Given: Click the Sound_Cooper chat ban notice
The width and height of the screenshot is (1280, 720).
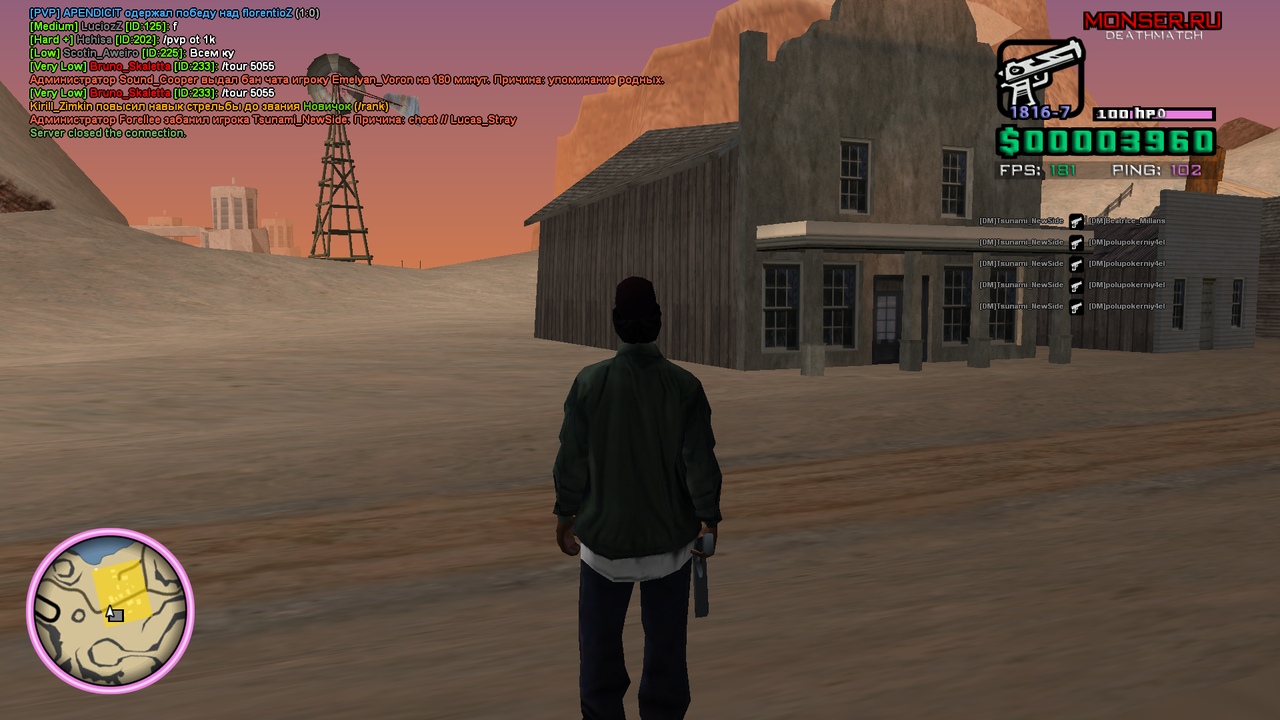Looking at the screenshot, I should tap(346, 80).
